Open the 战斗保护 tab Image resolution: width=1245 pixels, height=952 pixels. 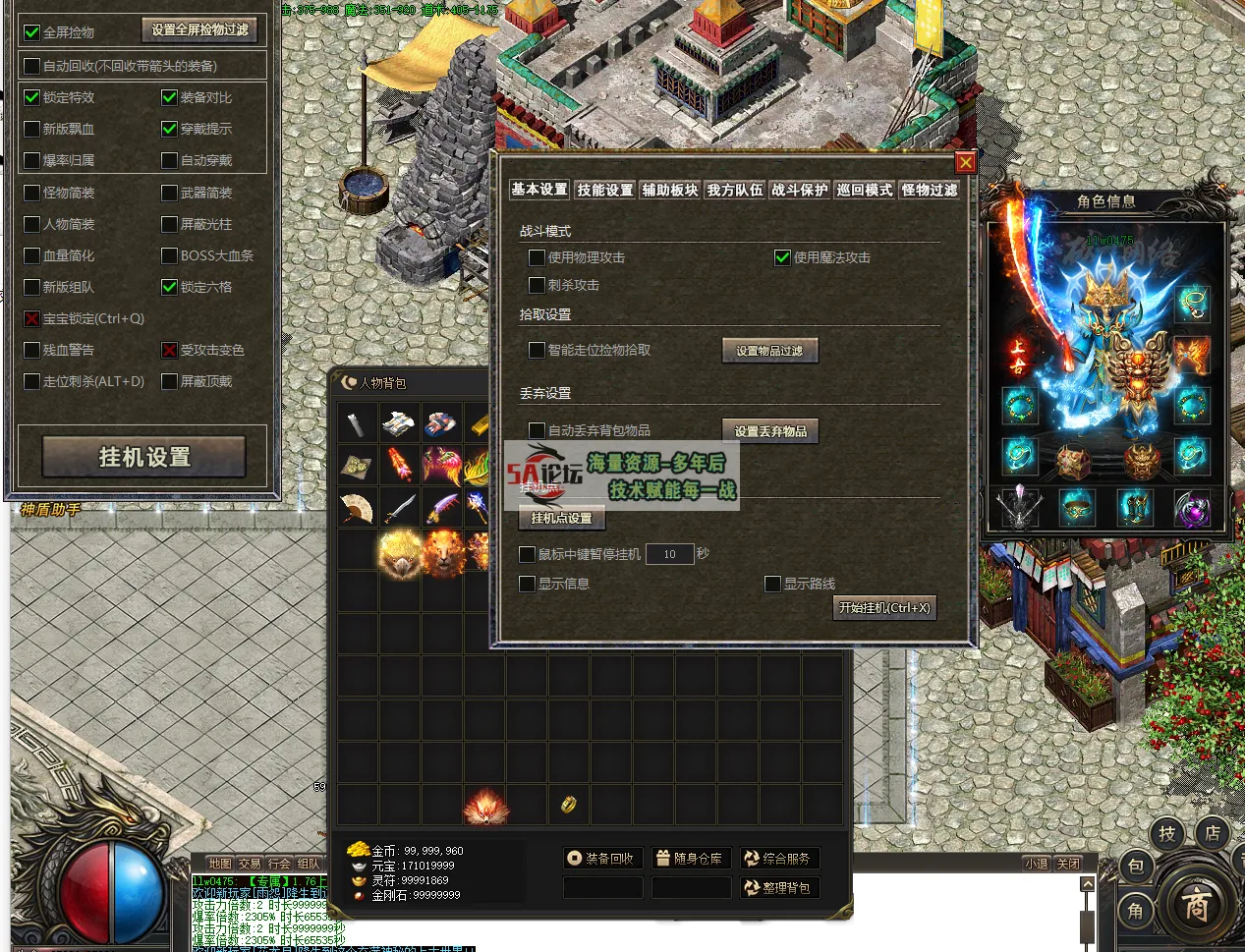click(799, 190)
